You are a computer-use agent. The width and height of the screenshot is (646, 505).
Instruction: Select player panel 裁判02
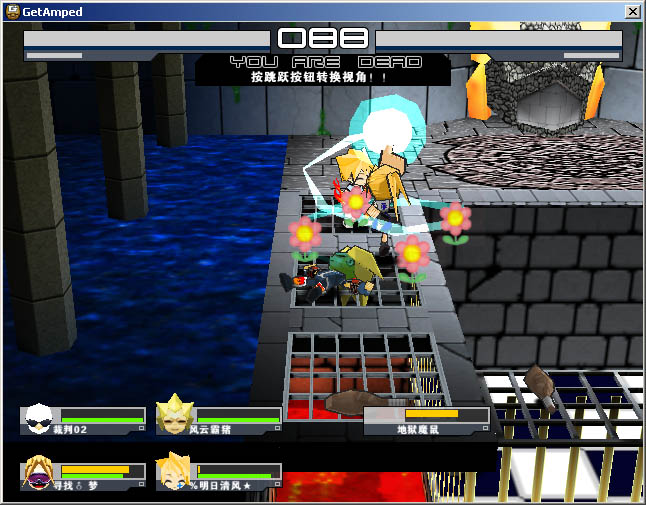pos(84,420)
